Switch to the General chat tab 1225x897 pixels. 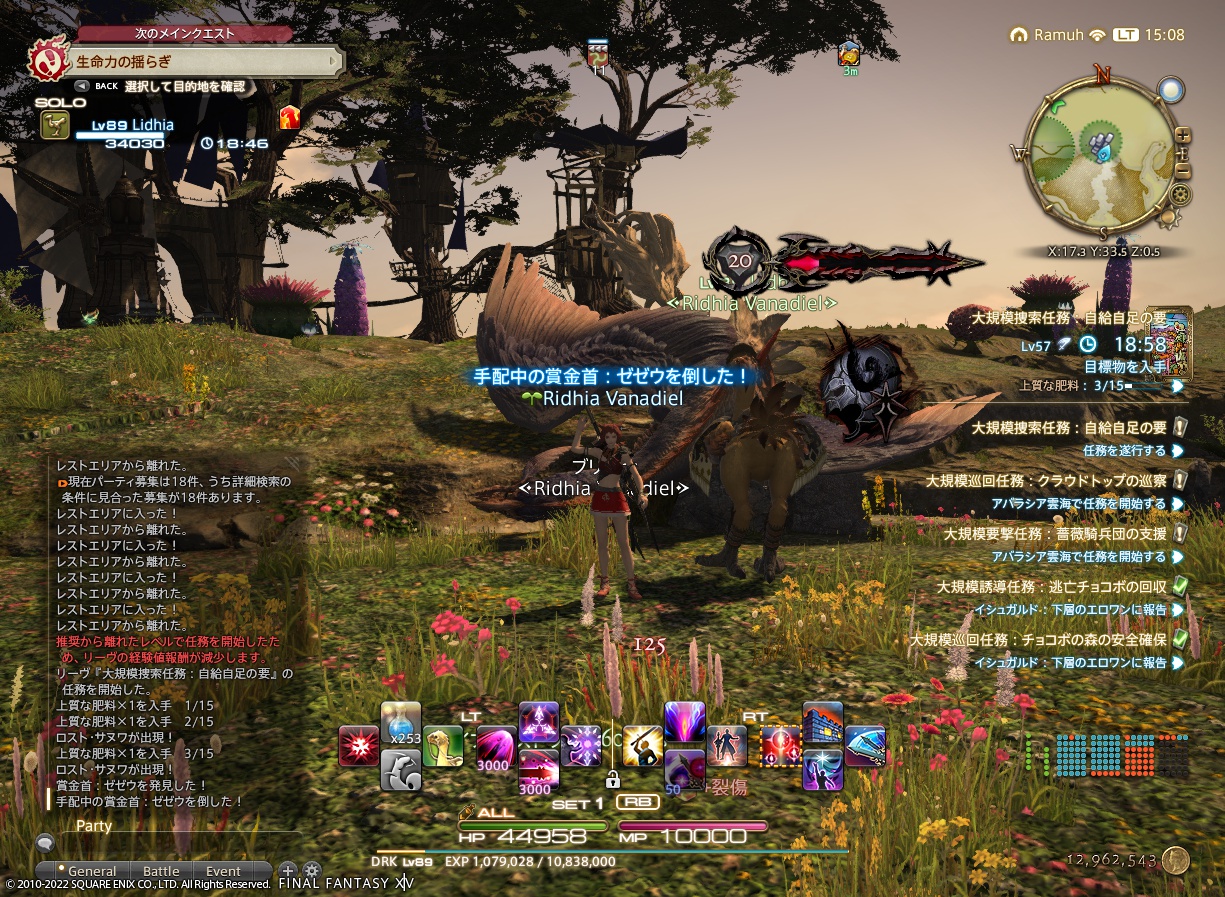[91, 871]
